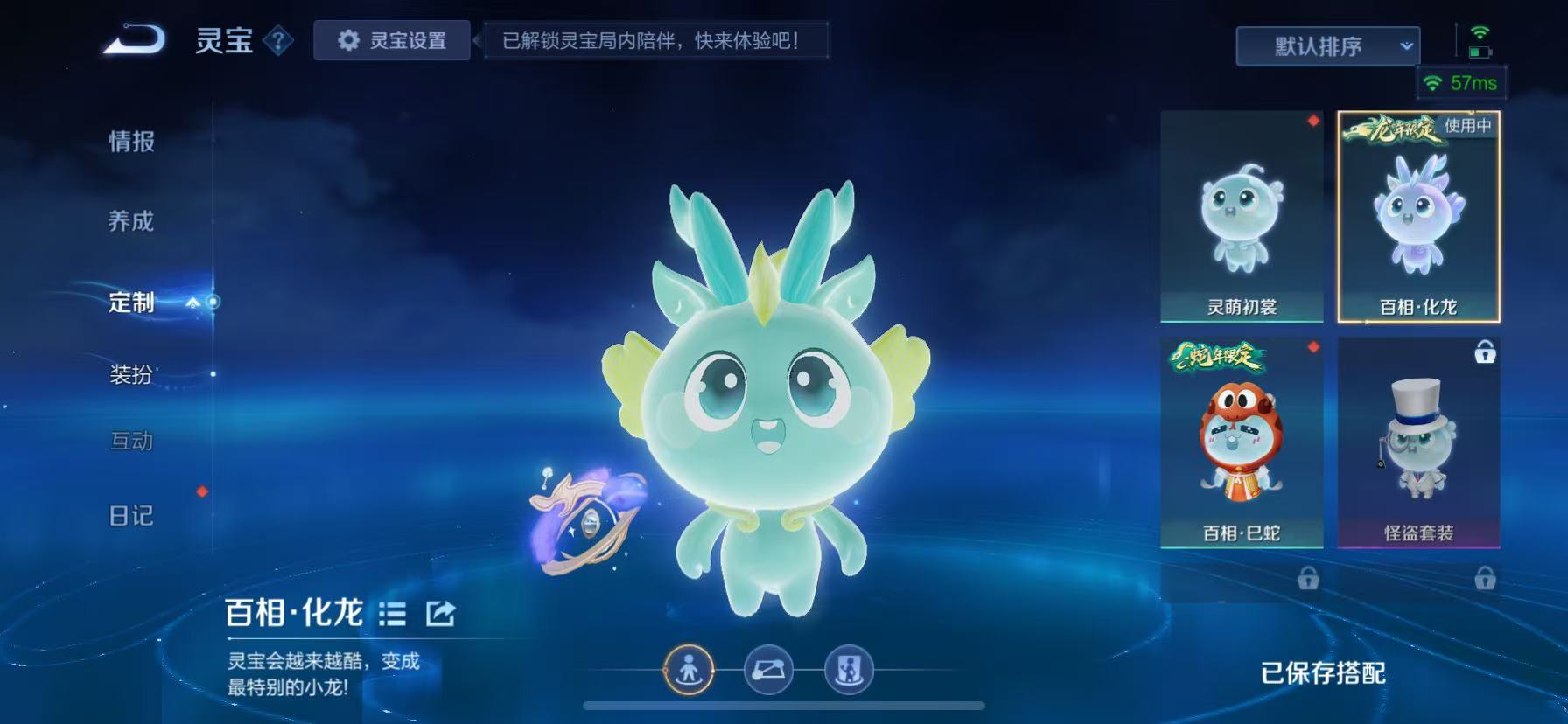1568x724 pixels.
Task: Collapse the 定制 section chevron
Action: [191, 302]
